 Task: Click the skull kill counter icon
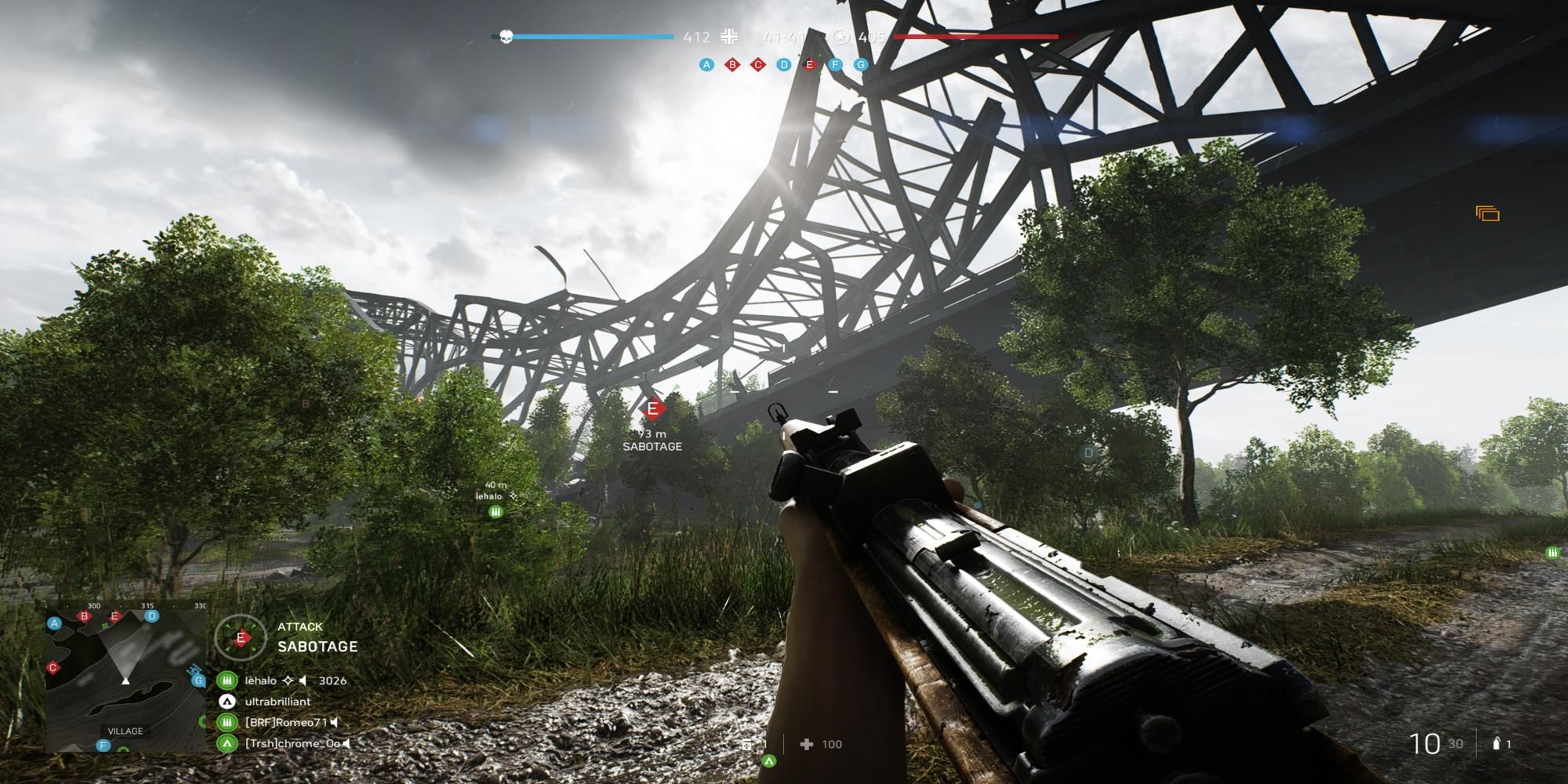(x=506, y=37)
